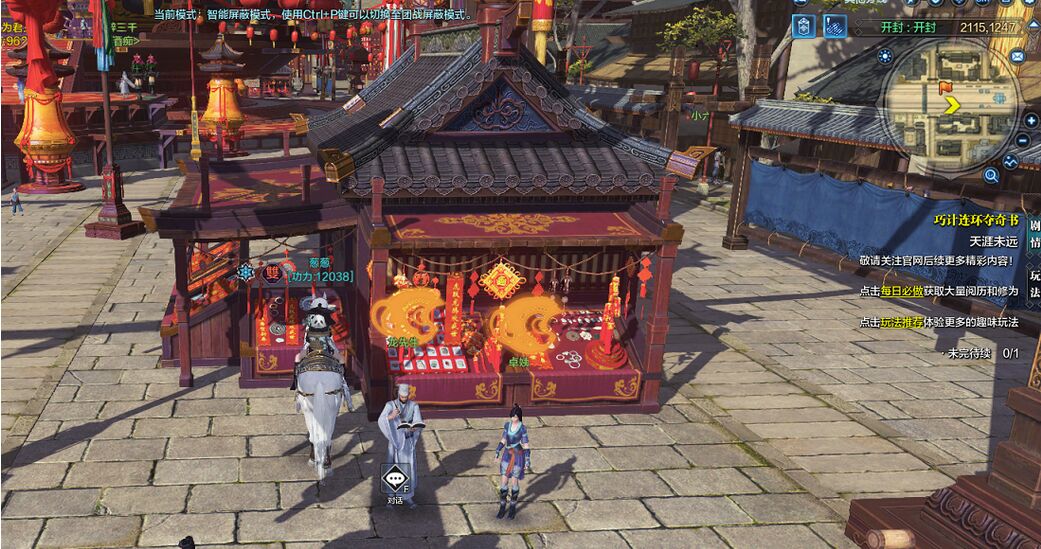Click the 每日必做 daily tasks link
The width and height of the screenshot is (1041, 549).
tap(901, 291)
